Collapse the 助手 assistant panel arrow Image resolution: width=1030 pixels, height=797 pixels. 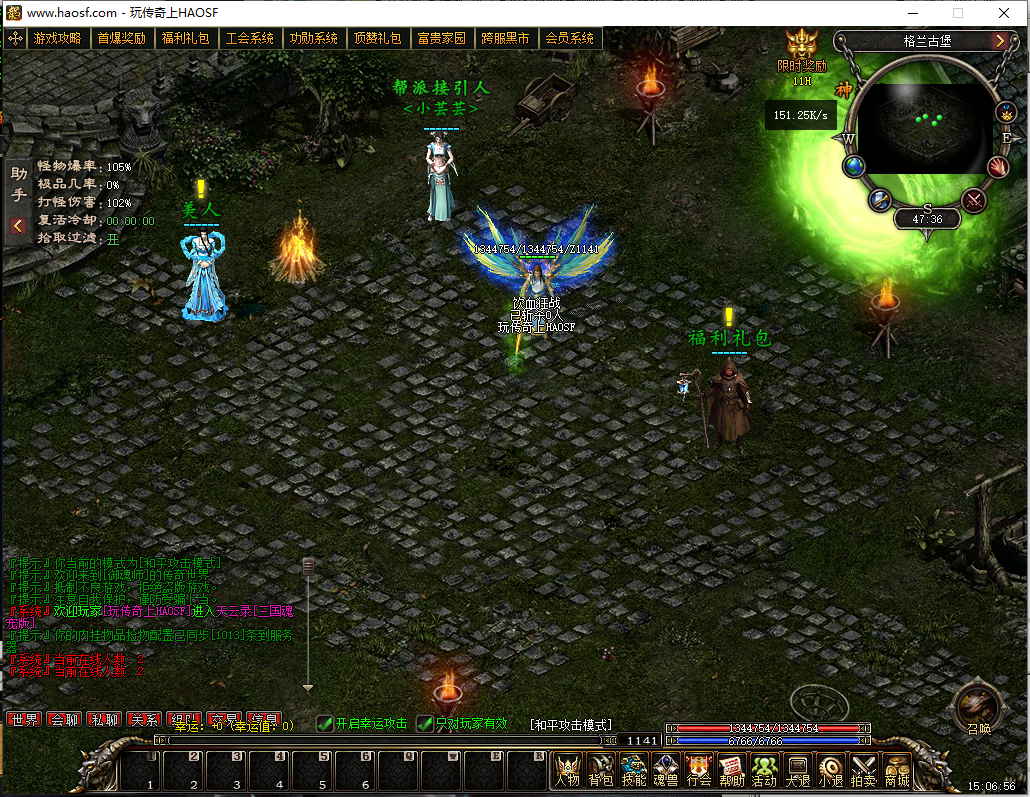(18, 226)
